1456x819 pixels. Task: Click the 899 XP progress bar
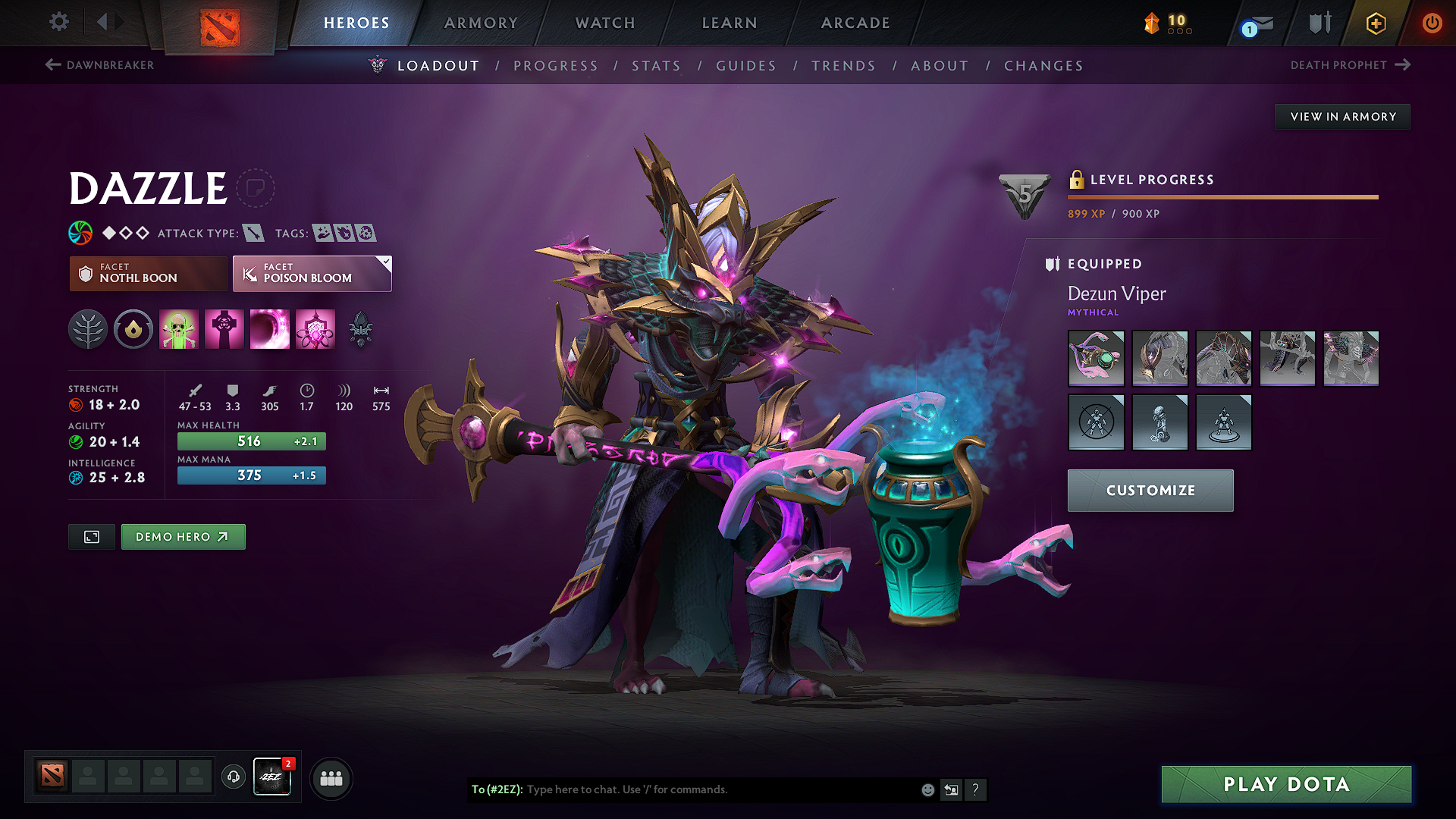tap(1221, 197)
